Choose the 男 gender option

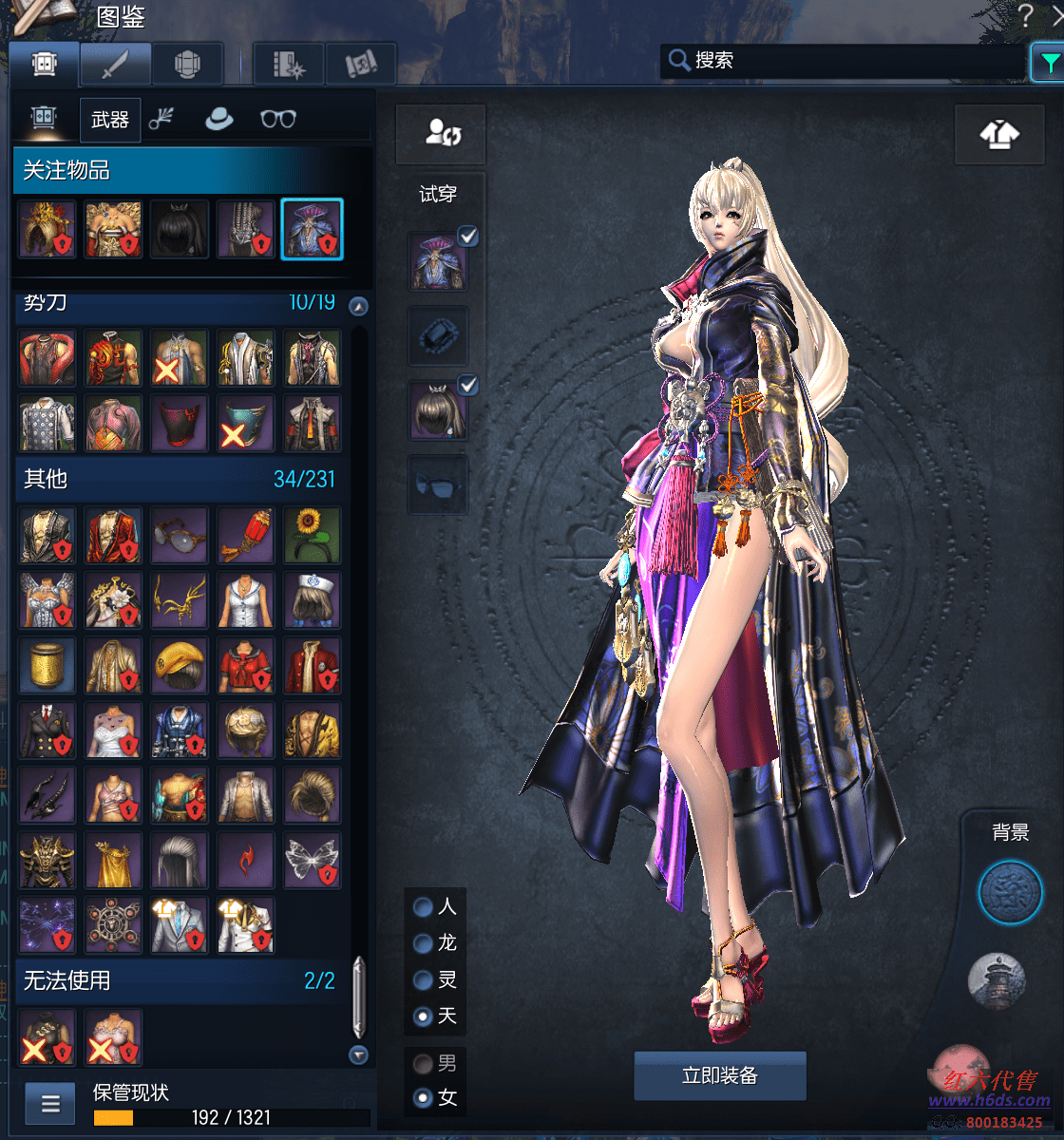click(x=424, y=1063)
